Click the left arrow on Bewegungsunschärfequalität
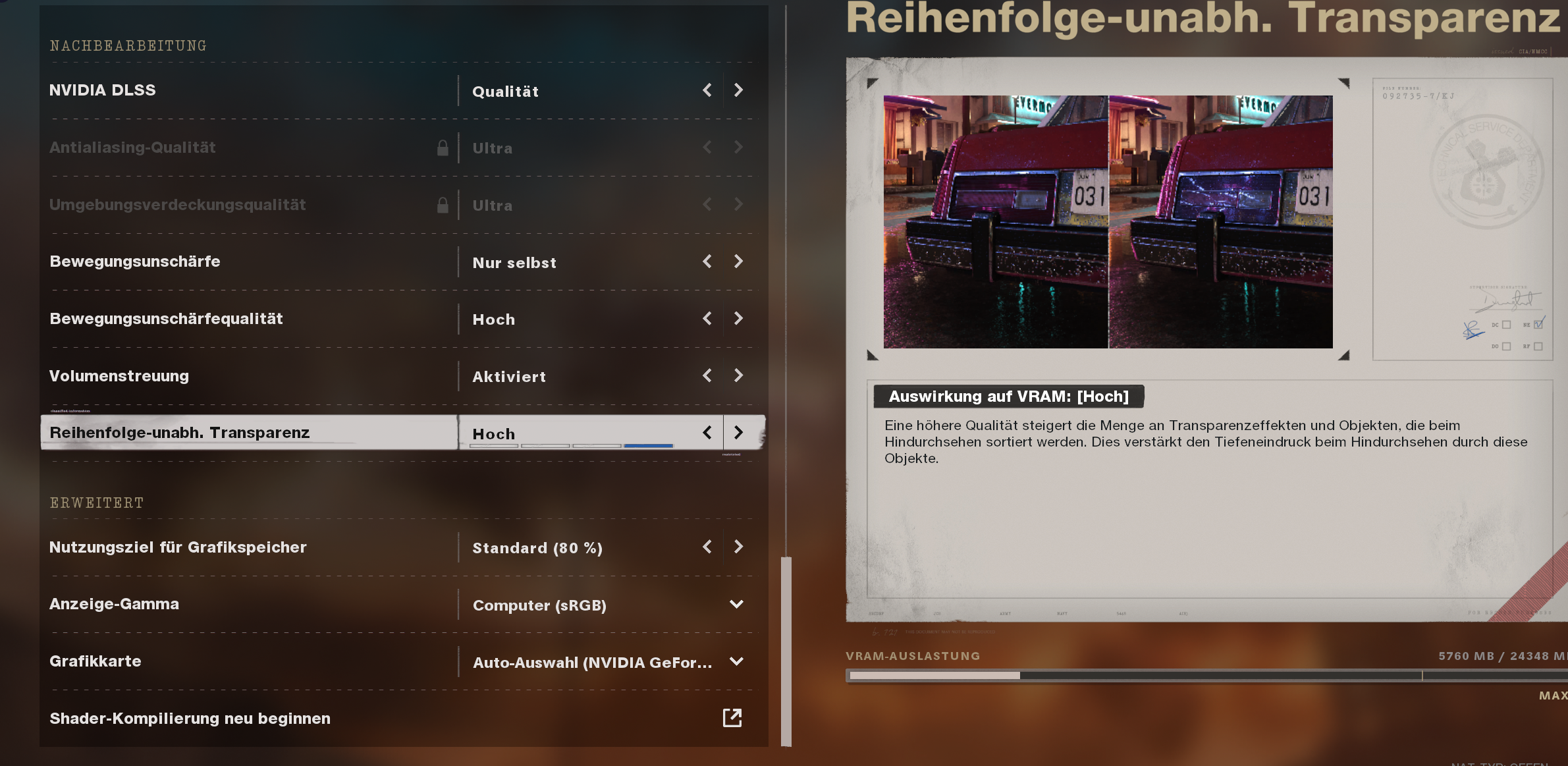Image resolution: width=1568 pixels, height=766 pixels. [707, 318]
